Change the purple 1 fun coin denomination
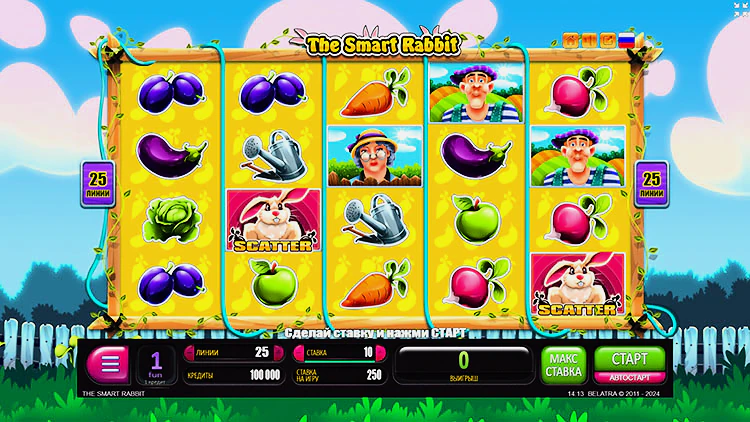This screenshot has width=750, height=422. pos(157,364)
